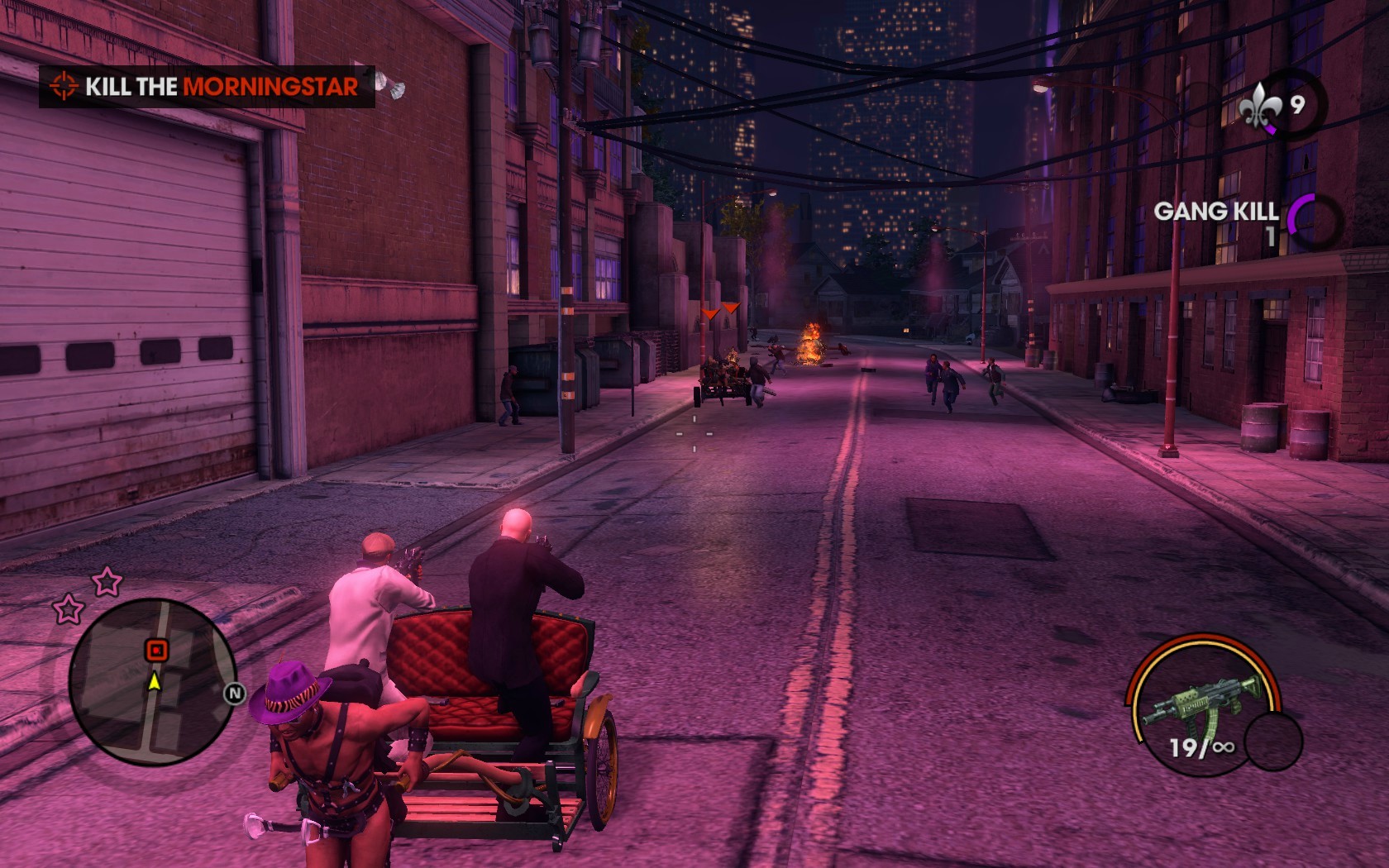This screenshot has width=1389, height=868.
Task: Click the Saints fleur-de-lis respect icon
Action: (x=1260, y=105)
